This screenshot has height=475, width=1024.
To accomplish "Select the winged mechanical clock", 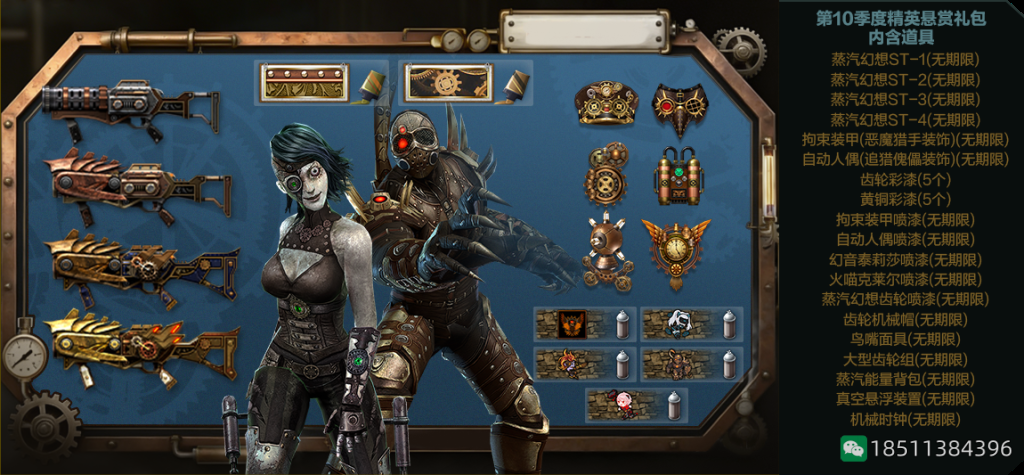I will pos(675,250).
